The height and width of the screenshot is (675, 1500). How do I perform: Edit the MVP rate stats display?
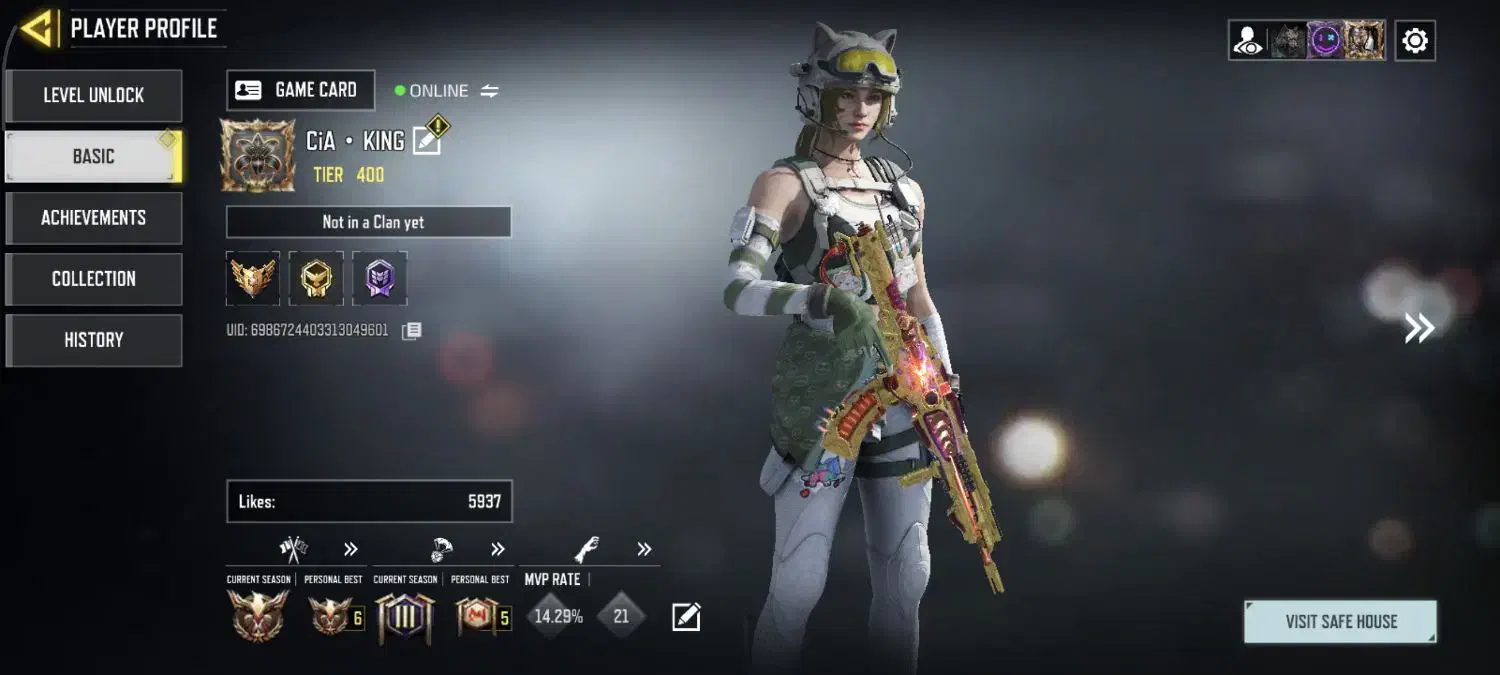click(x=686, y=617)
